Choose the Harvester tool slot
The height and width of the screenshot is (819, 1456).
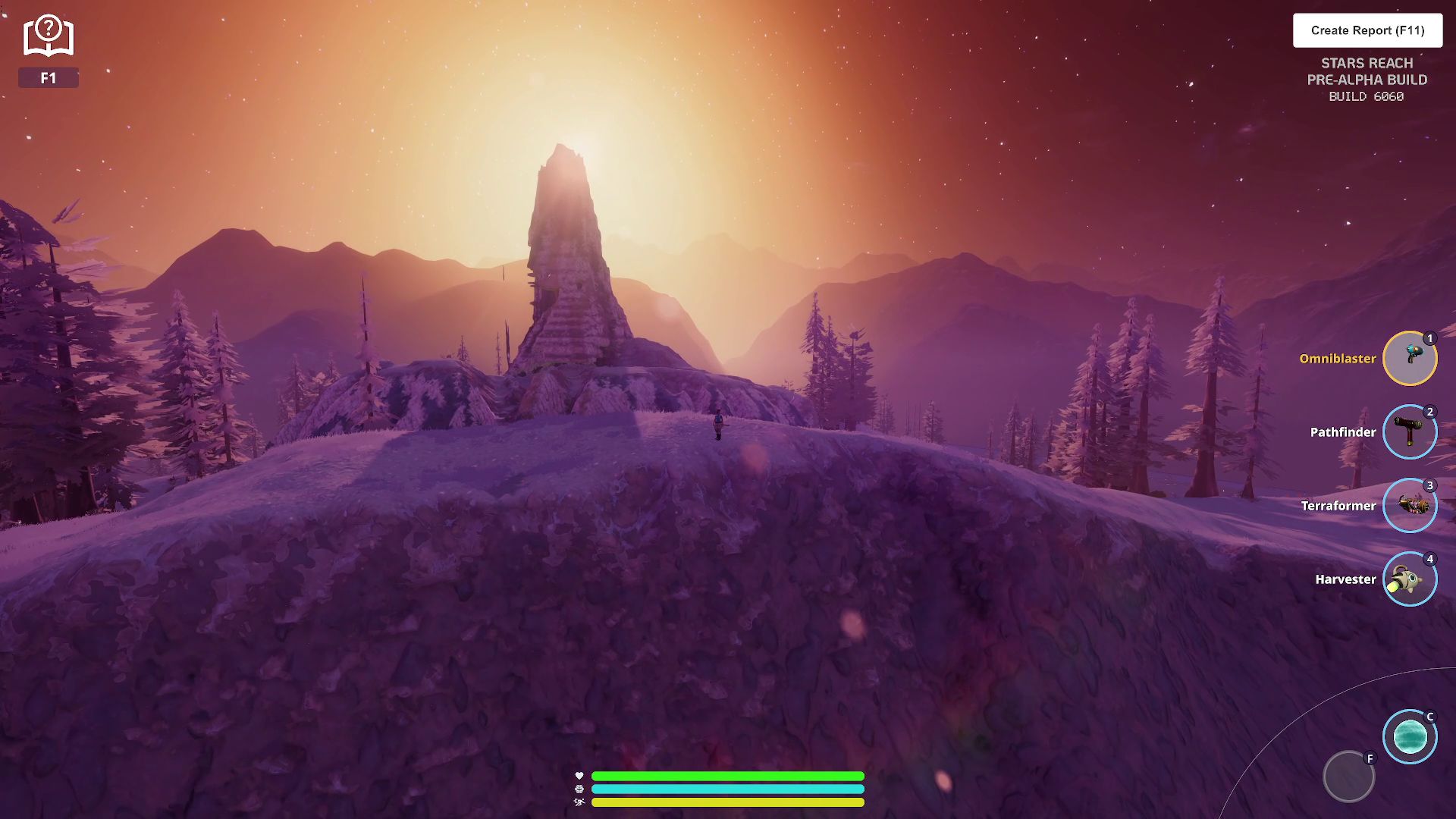point(1410,579)
